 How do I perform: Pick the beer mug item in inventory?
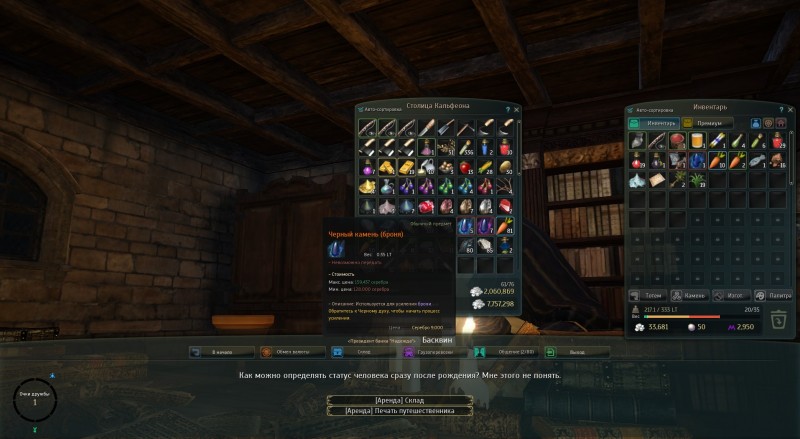click(699, 141)
